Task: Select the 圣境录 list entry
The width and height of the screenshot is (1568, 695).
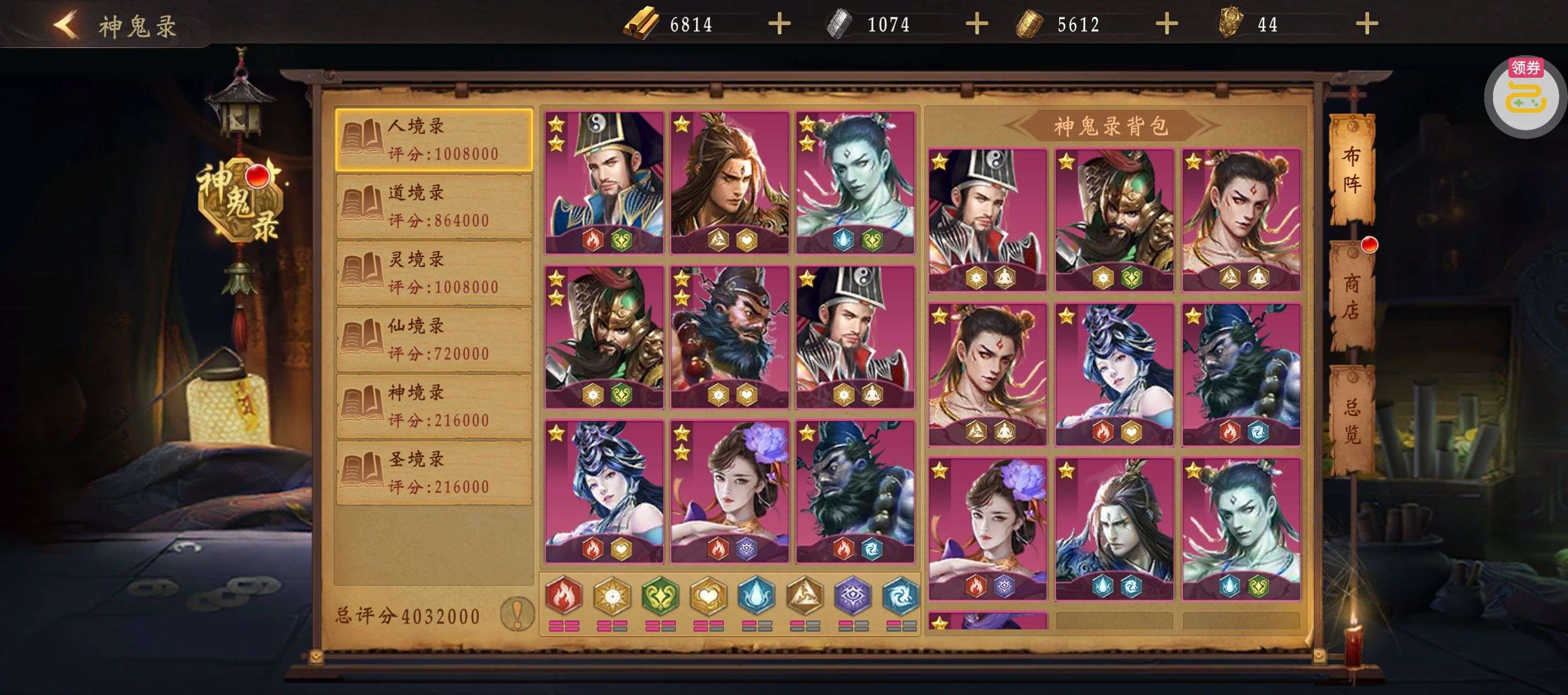Action: click(x=434, y=473)
